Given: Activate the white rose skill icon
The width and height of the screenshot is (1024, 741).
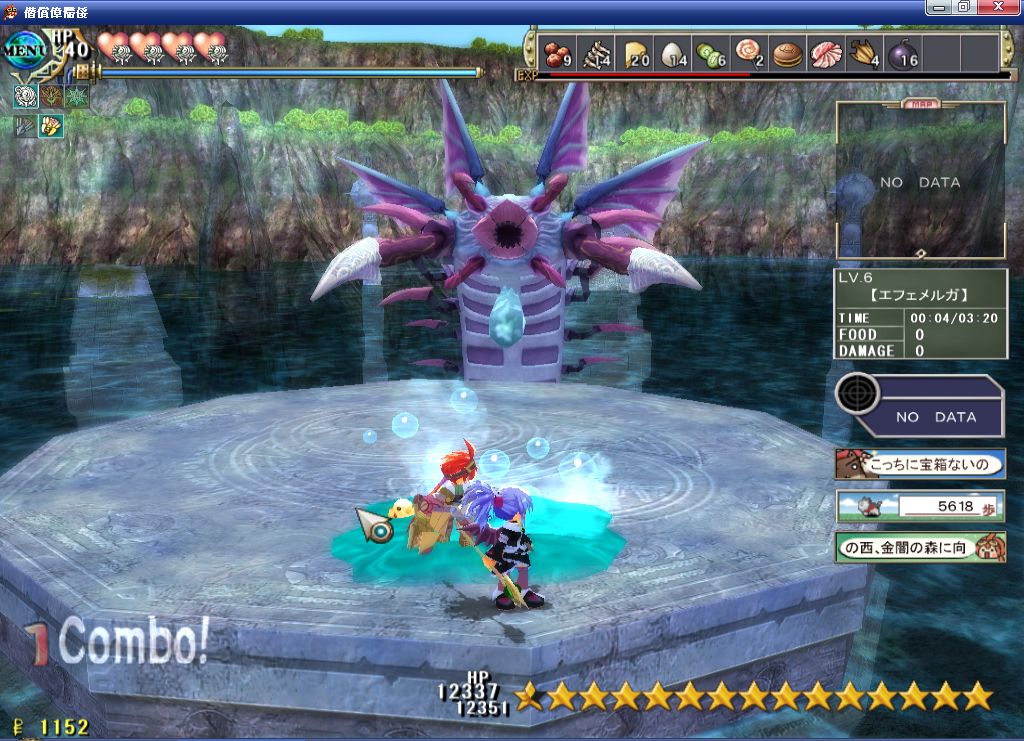Looking at the screenshot, I should (25, 97).
